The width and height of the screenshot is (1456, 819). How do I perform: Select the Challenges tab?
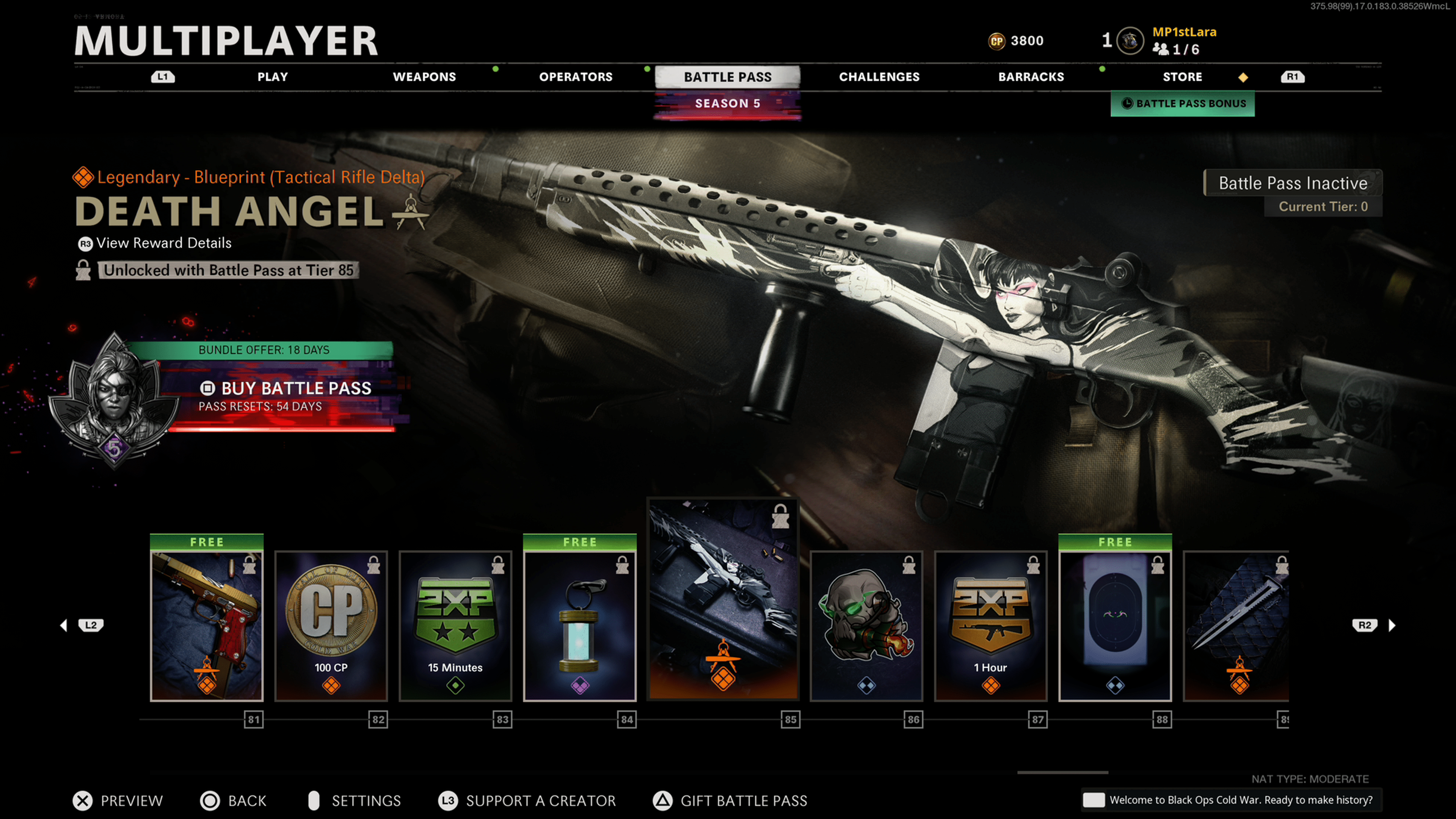pyautogui.click(x=879, y=77)
